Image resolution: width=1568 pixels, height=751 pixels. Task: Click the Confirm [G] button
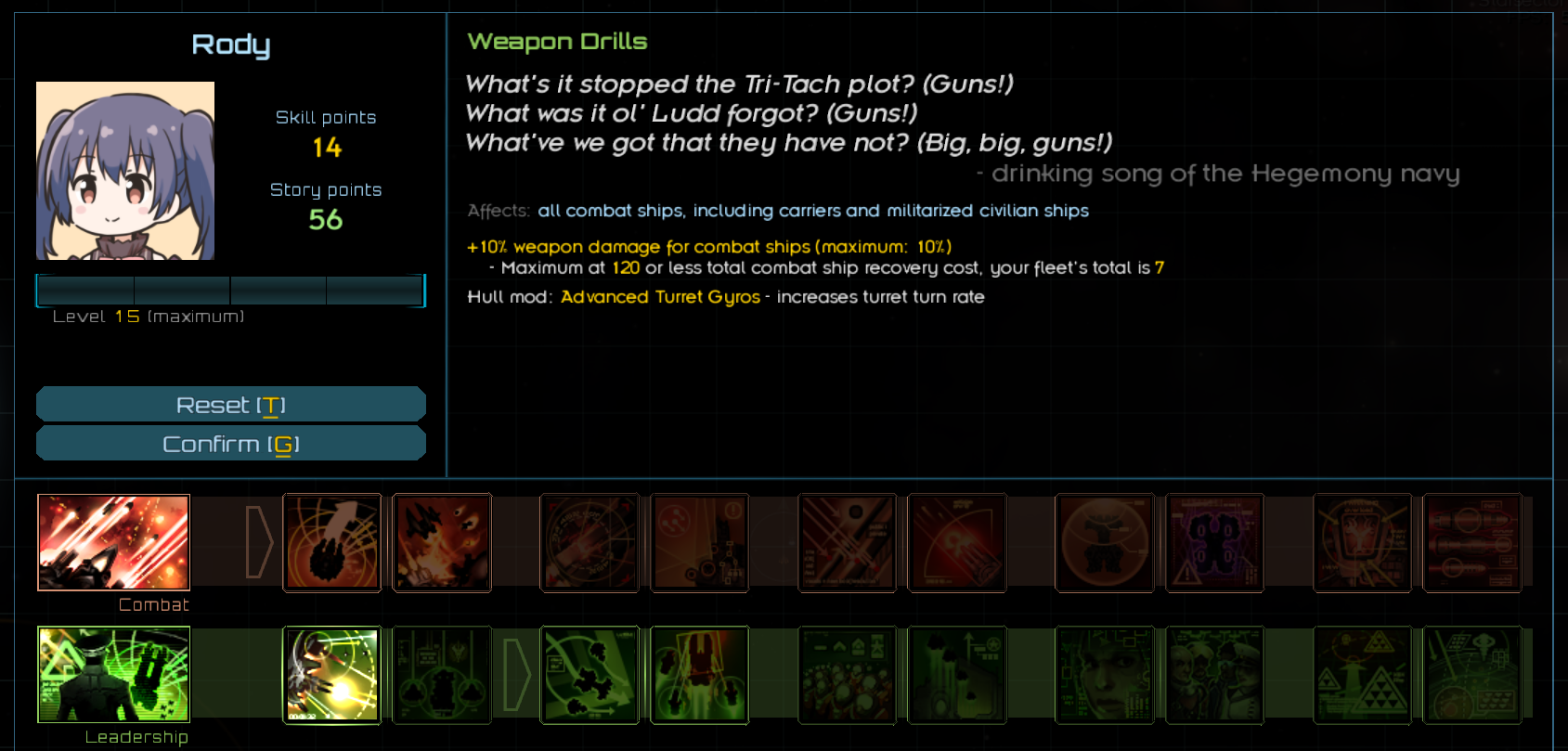[230, 443]
